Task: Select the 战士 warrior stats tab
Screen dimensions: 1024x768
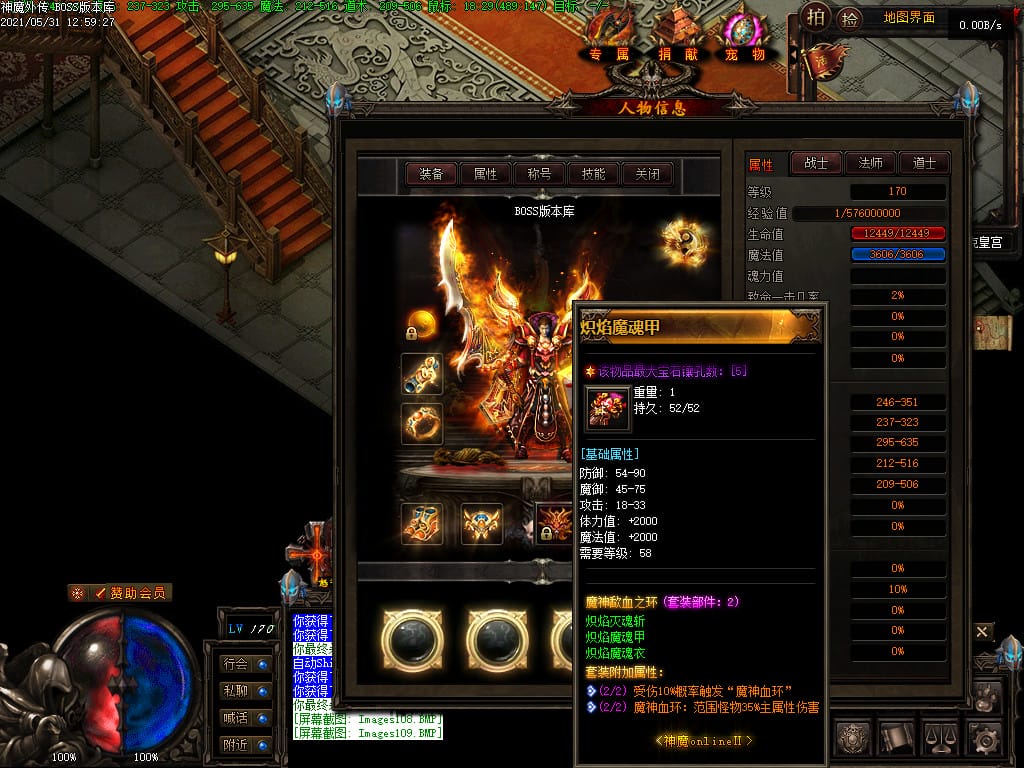Action: (x=816, y=163)
